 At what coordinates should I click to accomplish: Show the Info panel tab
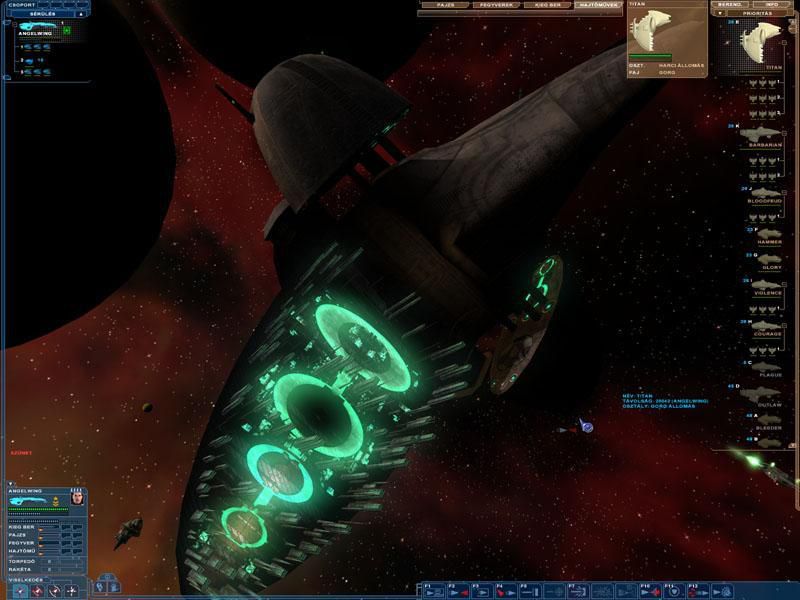point(771,5)
